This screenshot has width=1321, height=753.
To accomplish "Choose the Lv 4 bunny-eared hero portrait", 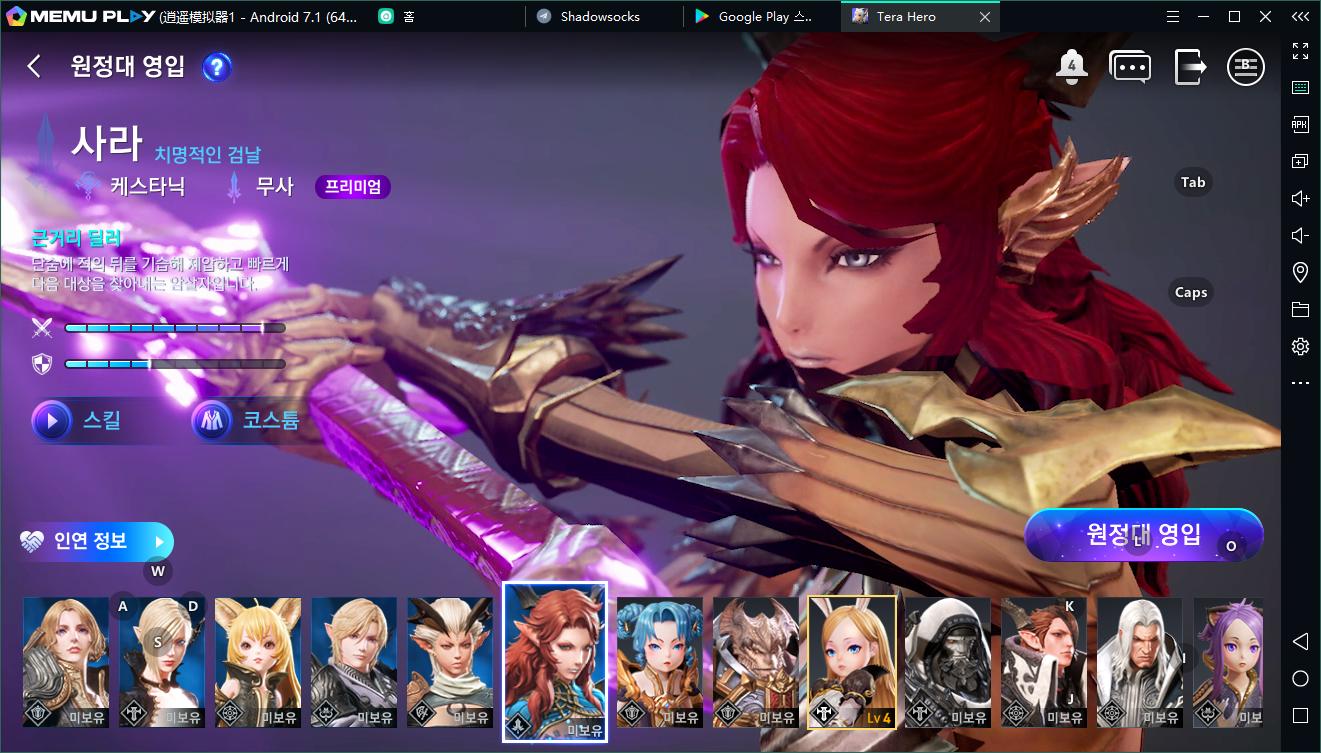I will pyautogui.click(x=852, y=662).
